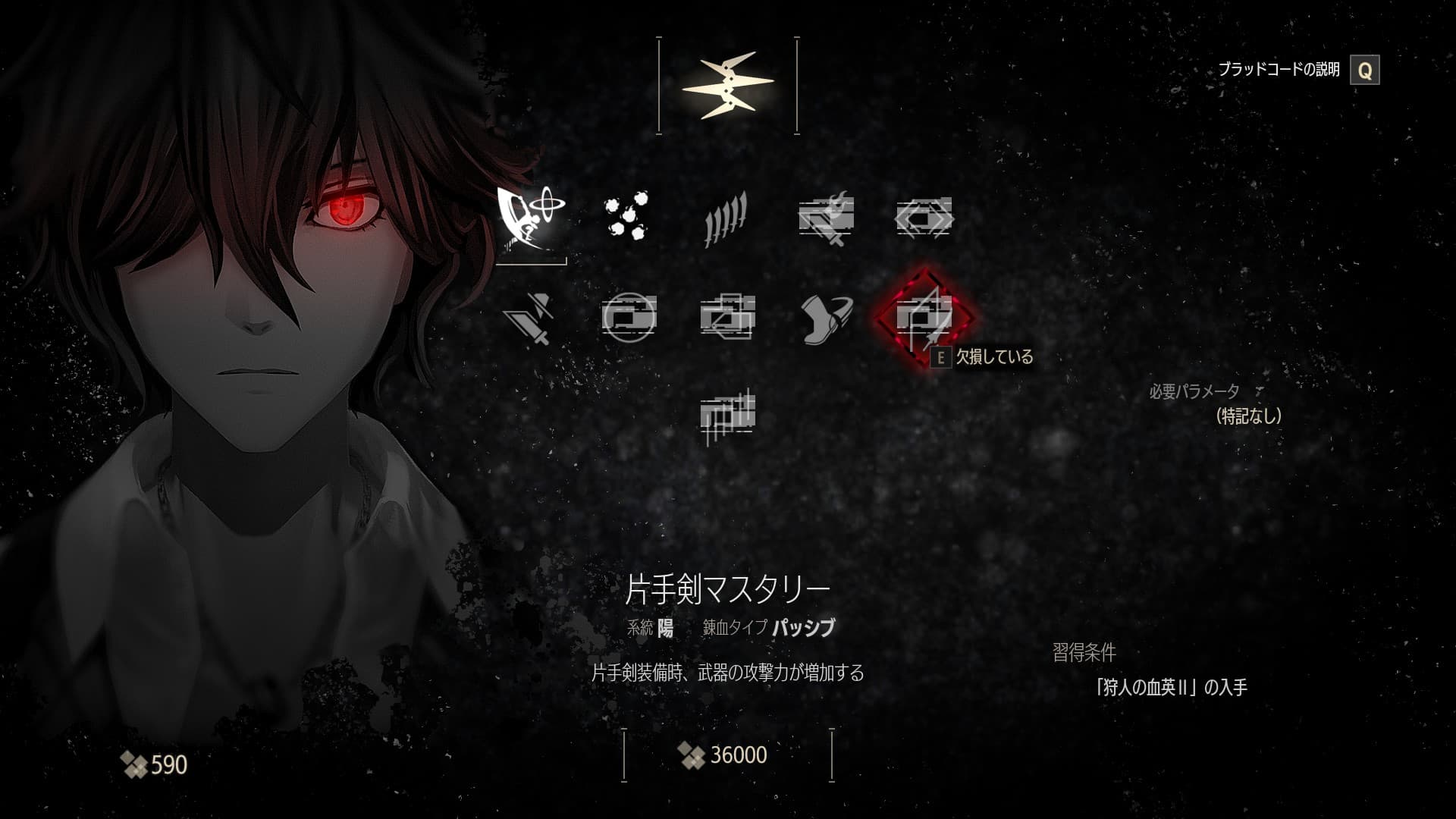Open the blood code description
This screenshot has width=1456, height=819.
1364,71
